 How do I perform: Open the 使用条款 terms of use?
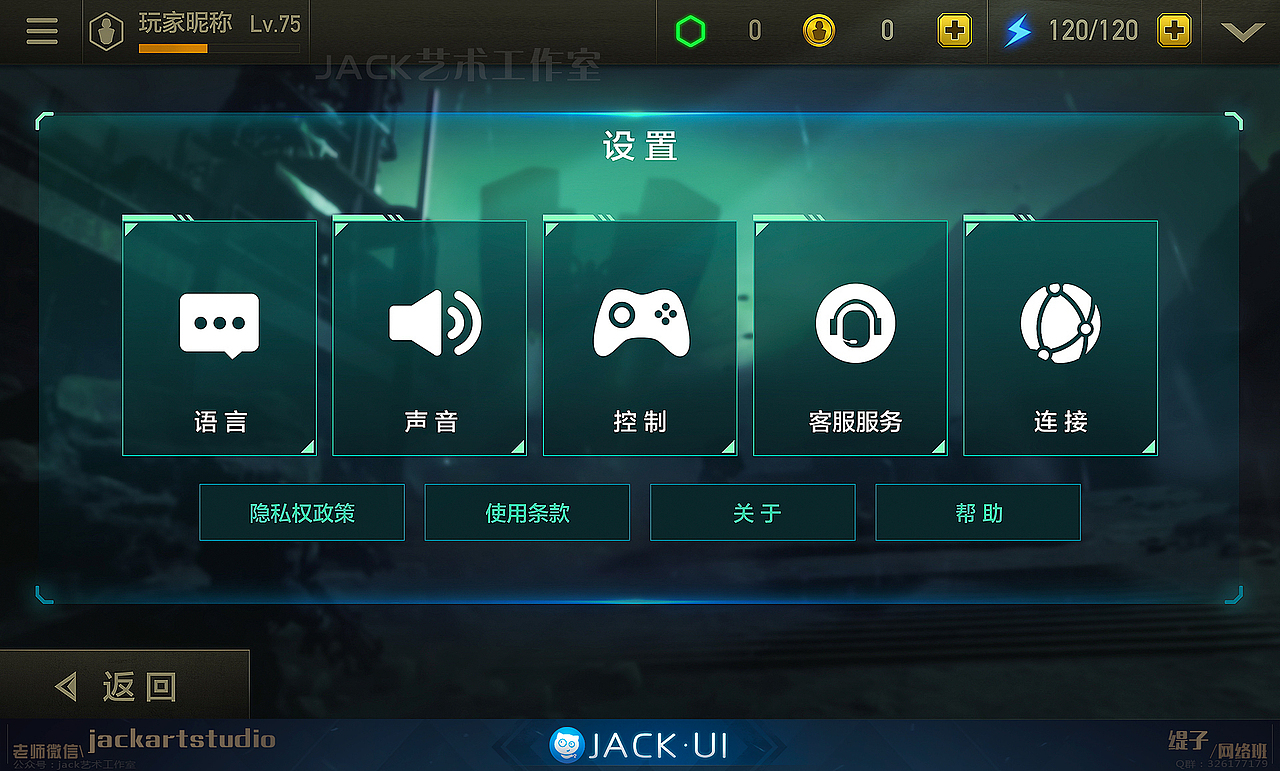(527, 512)
